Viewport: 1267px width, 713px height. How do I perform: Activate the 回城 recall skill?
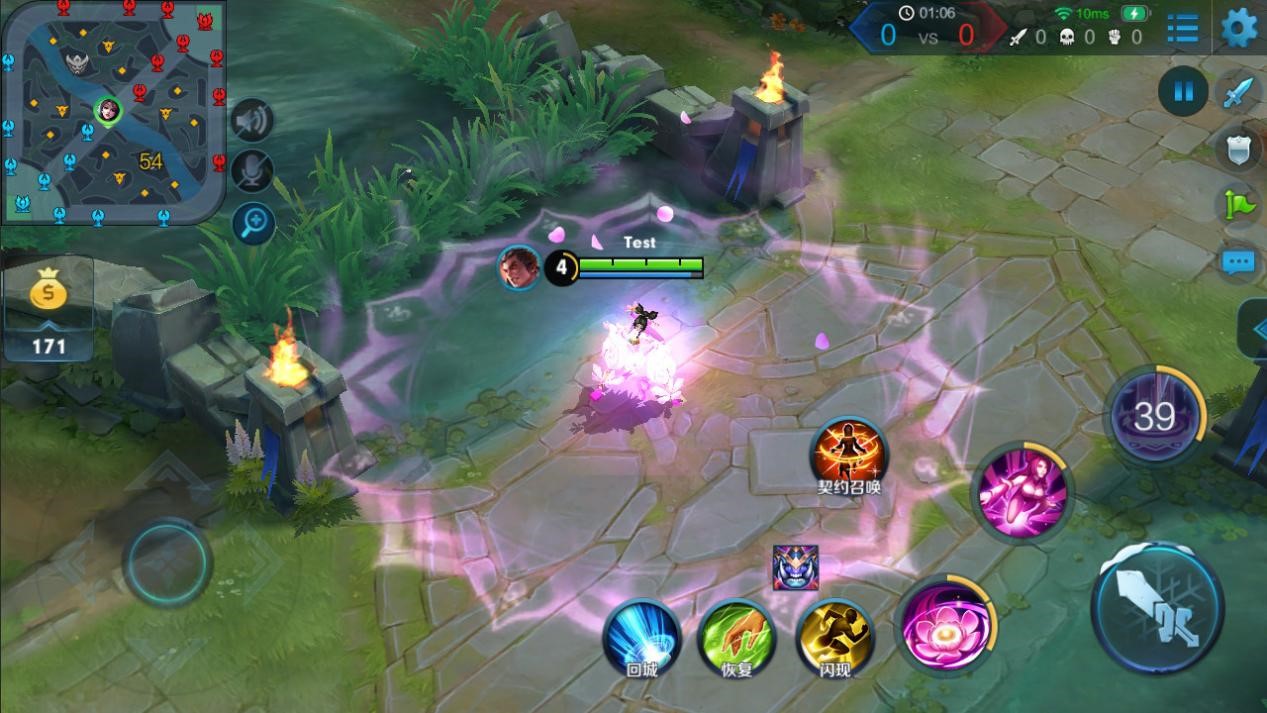642,637
